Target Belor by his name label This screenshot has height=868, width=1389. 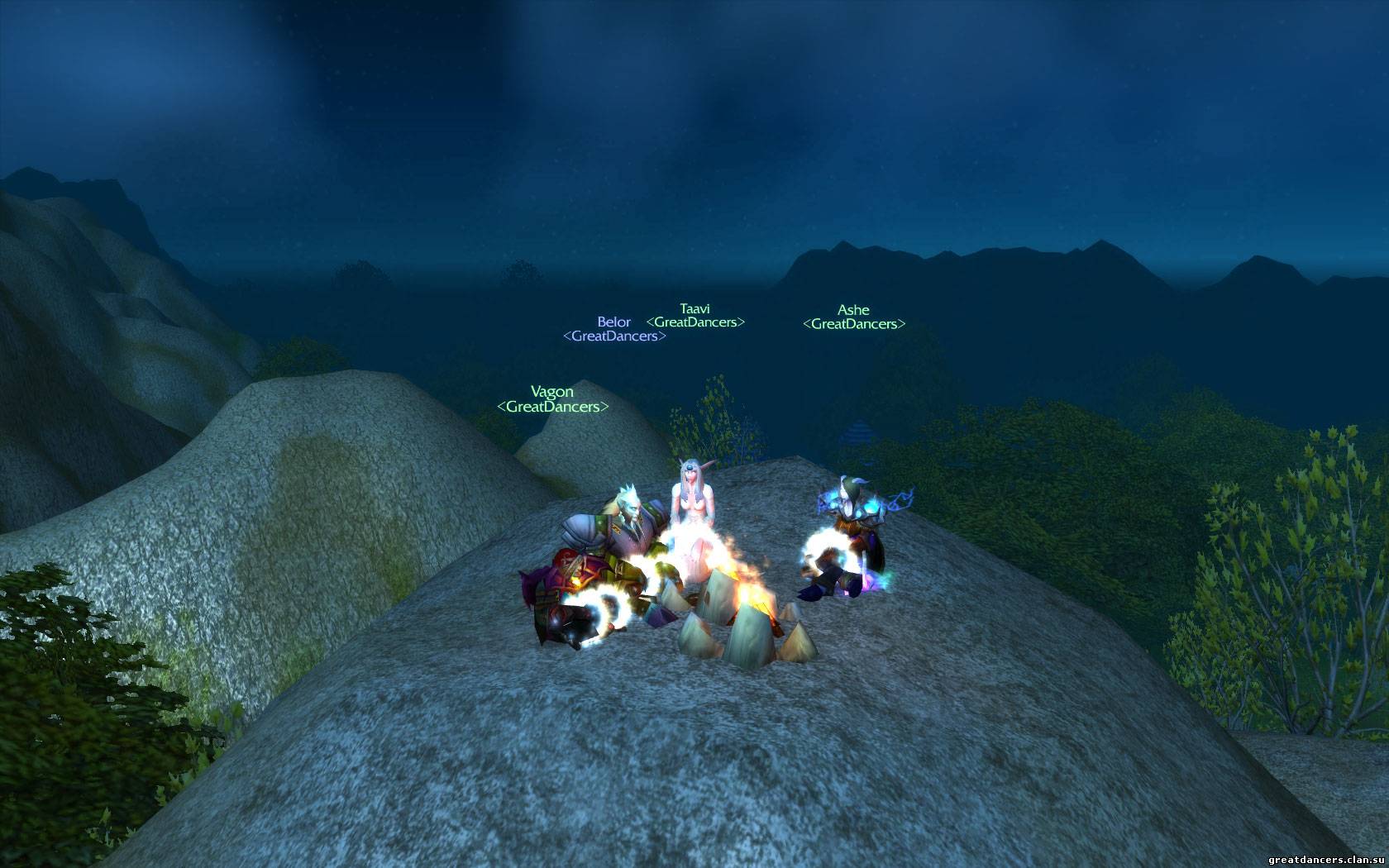point(613,322)
